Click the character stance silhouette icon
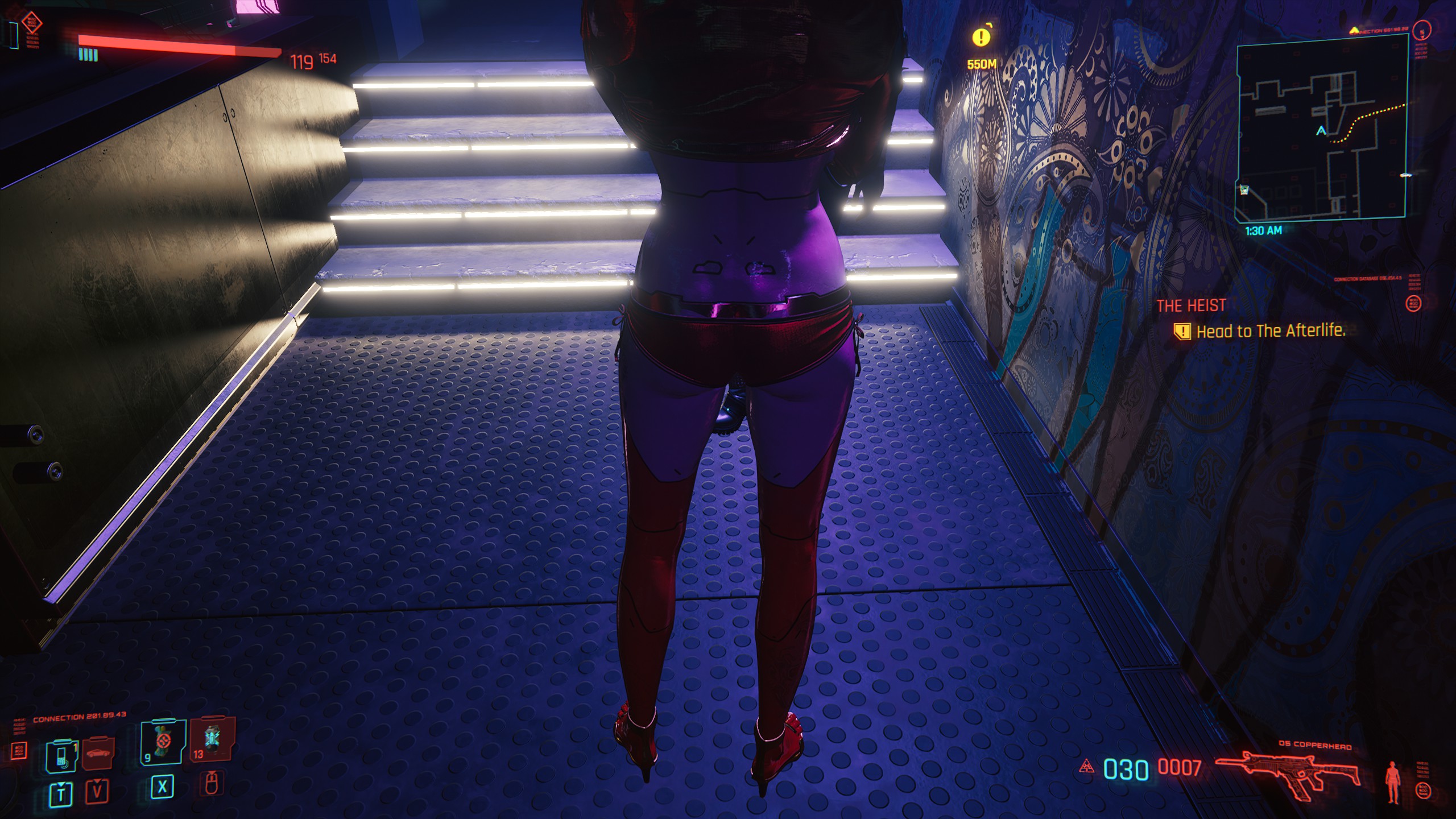 point(1393,782)
